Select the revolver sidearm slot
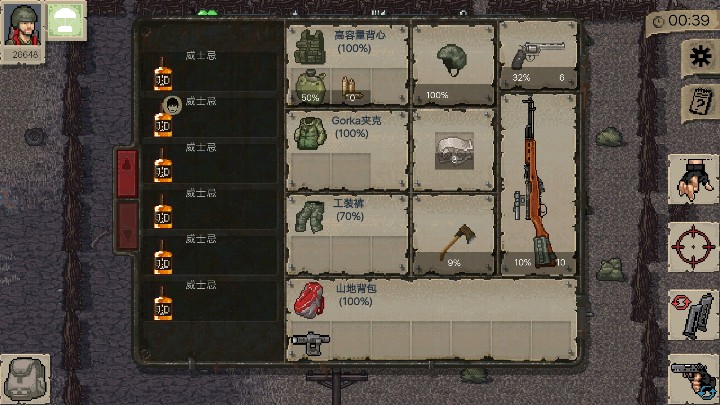 click(538, 57)
